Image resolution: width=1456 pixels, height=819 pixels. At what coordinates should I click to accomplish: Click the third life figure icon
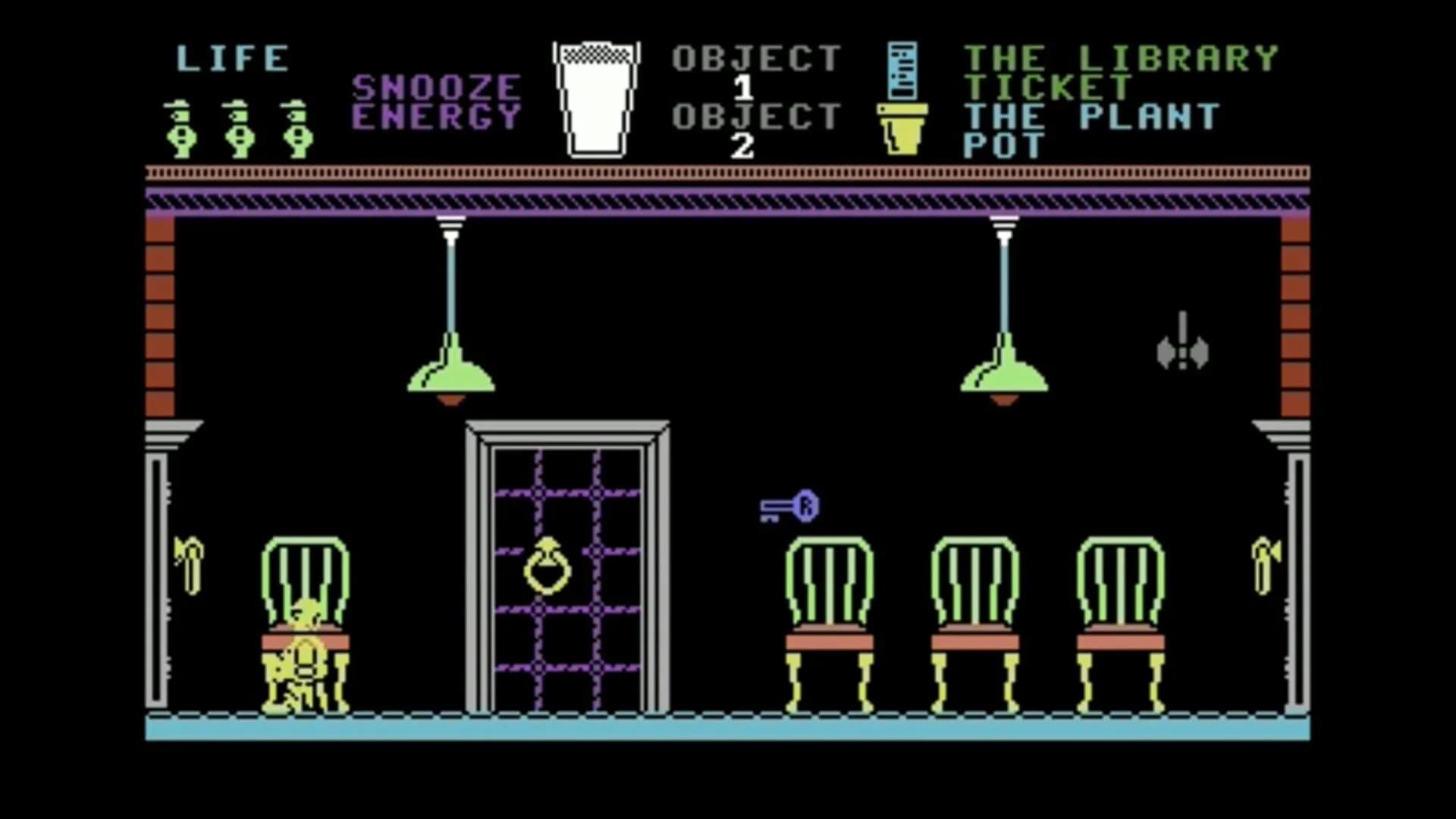pos(297,129)
